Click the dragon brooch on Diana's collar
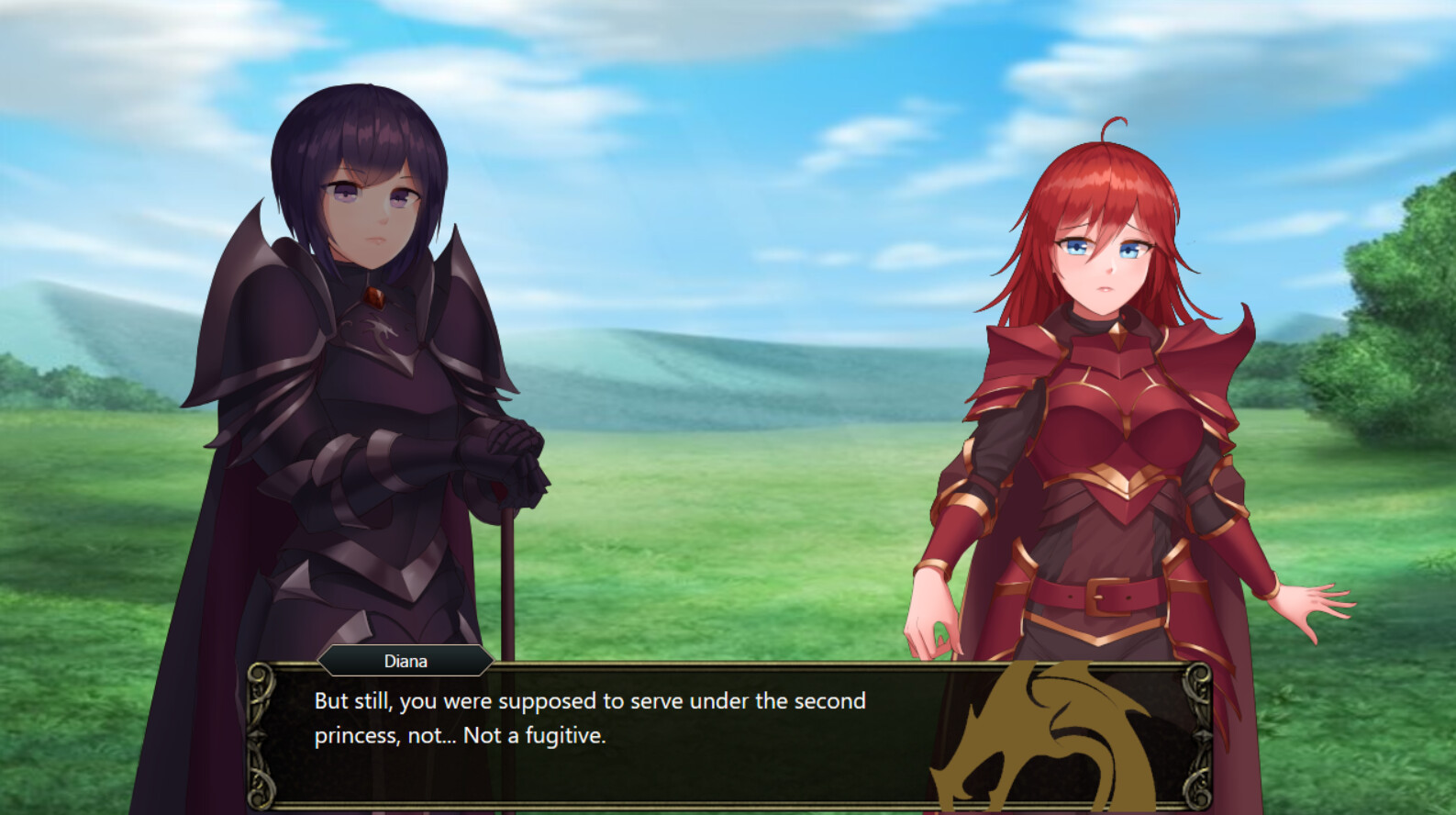Screen dimensions: 1456x815 coord(373,296)
